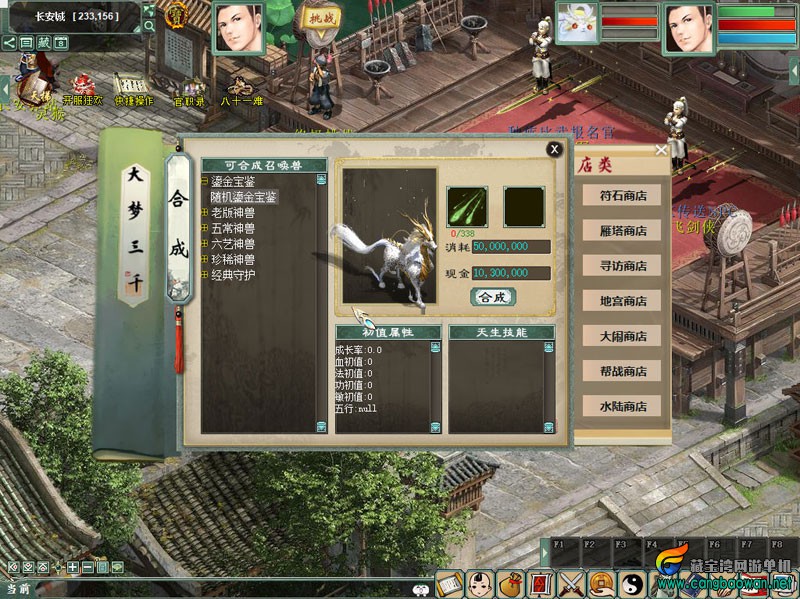Open the 雁塔商店 shop
The height and width of the screenshot is (599, 800).
click(x=623, y=231)
